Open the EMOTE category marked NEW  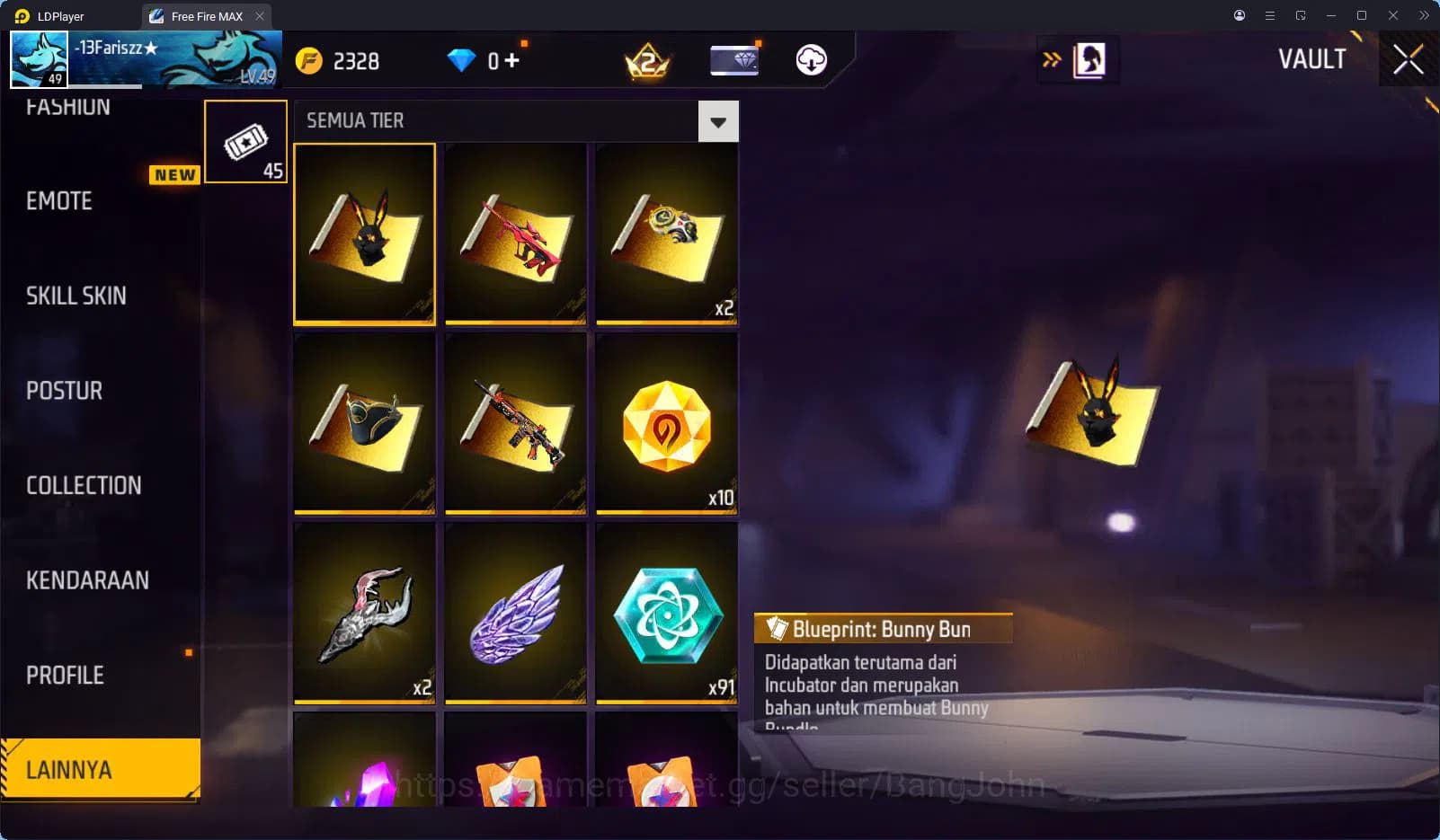click(x=57, y=201)
